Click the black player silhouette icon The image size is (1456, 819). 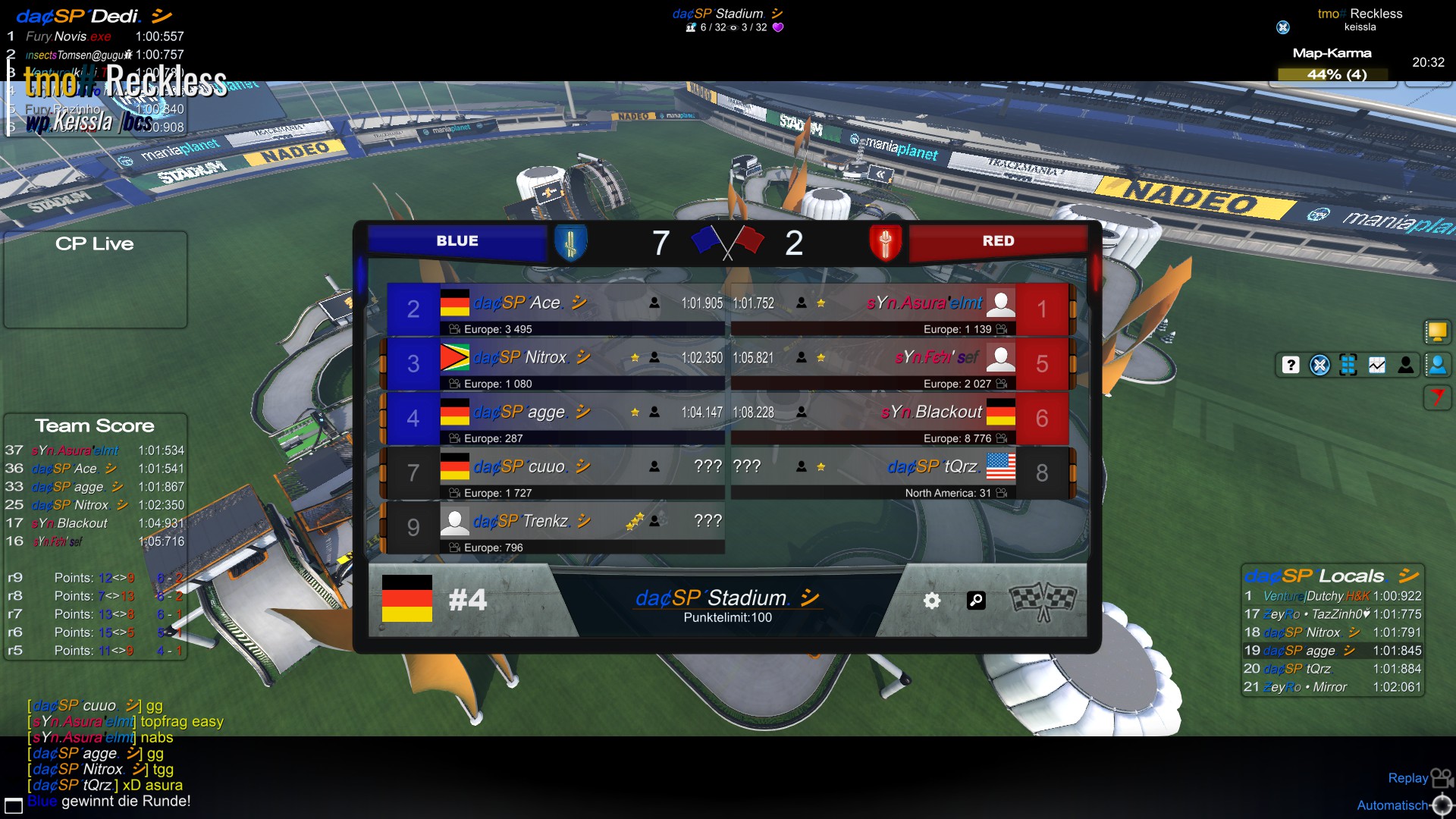tap(1406, 366)
